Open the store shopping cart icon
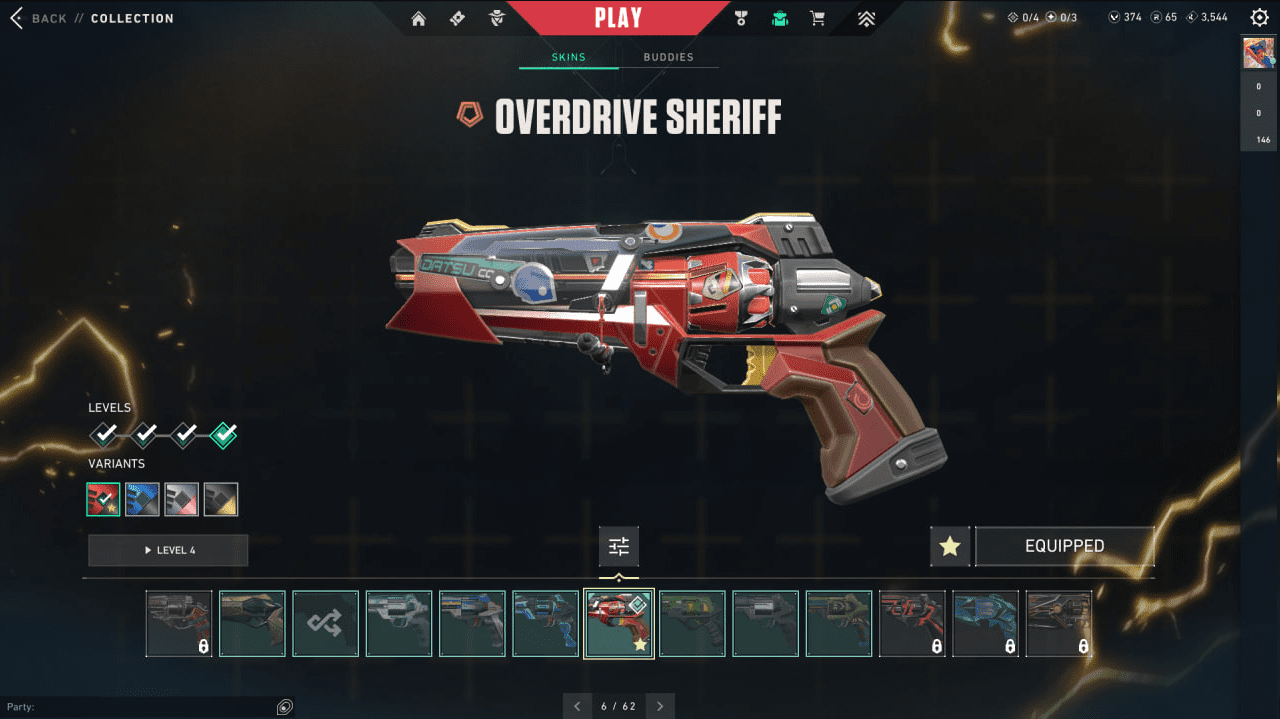Image resolution: width=1280 pixels, height=719 pixels. point(817,18)
